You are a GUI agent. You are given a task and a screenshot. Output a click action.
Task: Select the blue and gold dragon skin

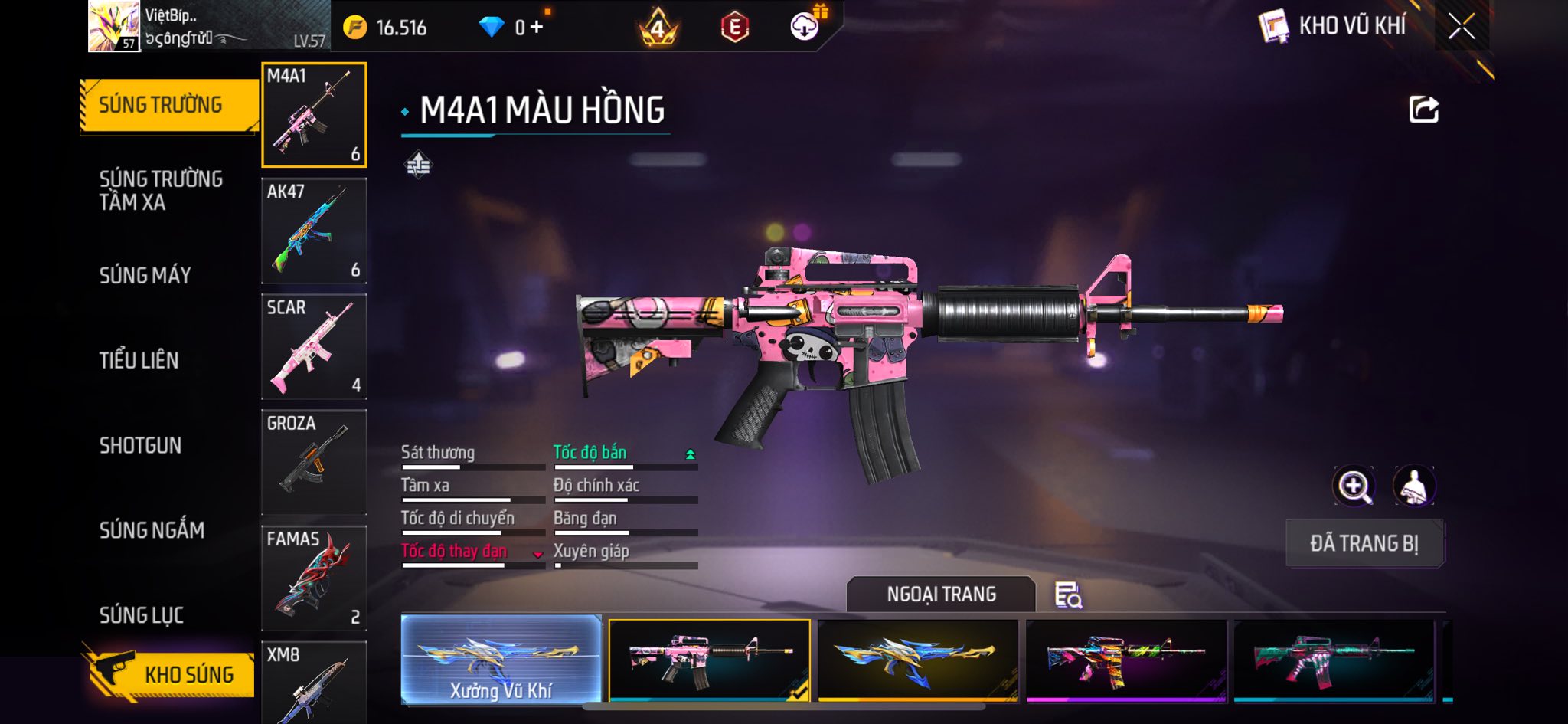coord(917,660)
